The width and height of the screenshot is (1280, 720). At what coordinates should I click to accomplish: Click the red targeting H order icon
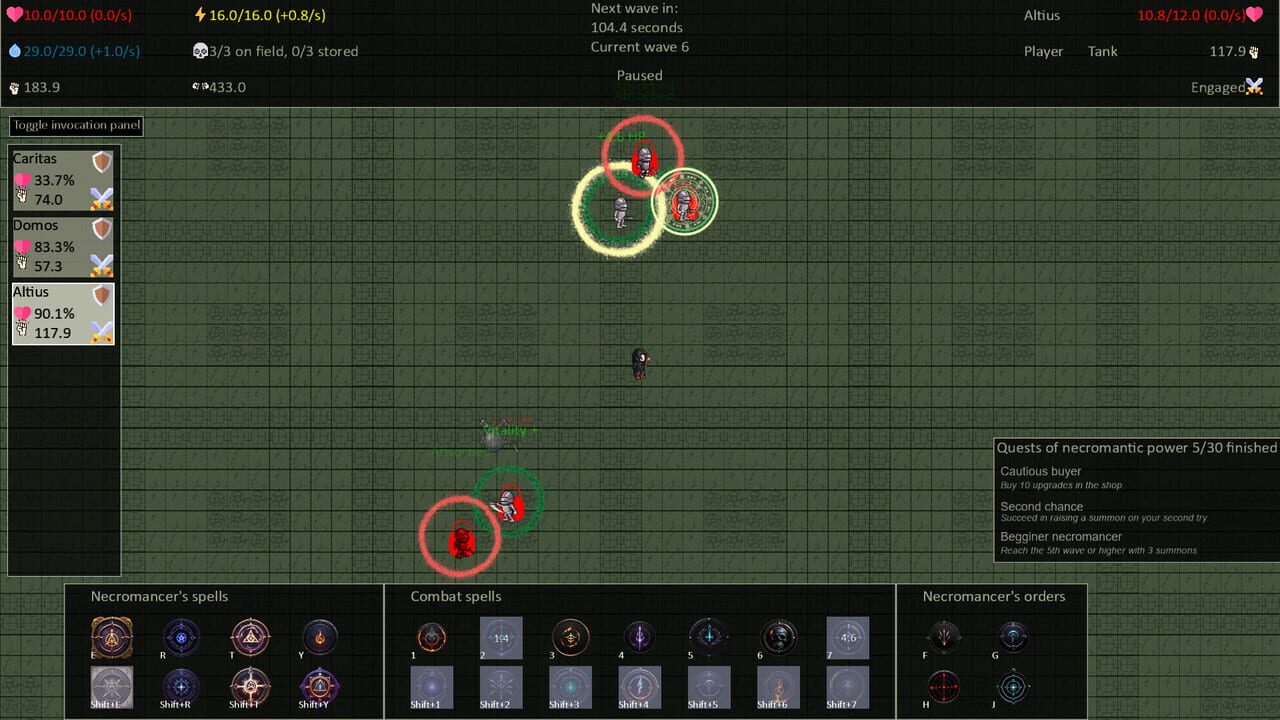point(944,688)
